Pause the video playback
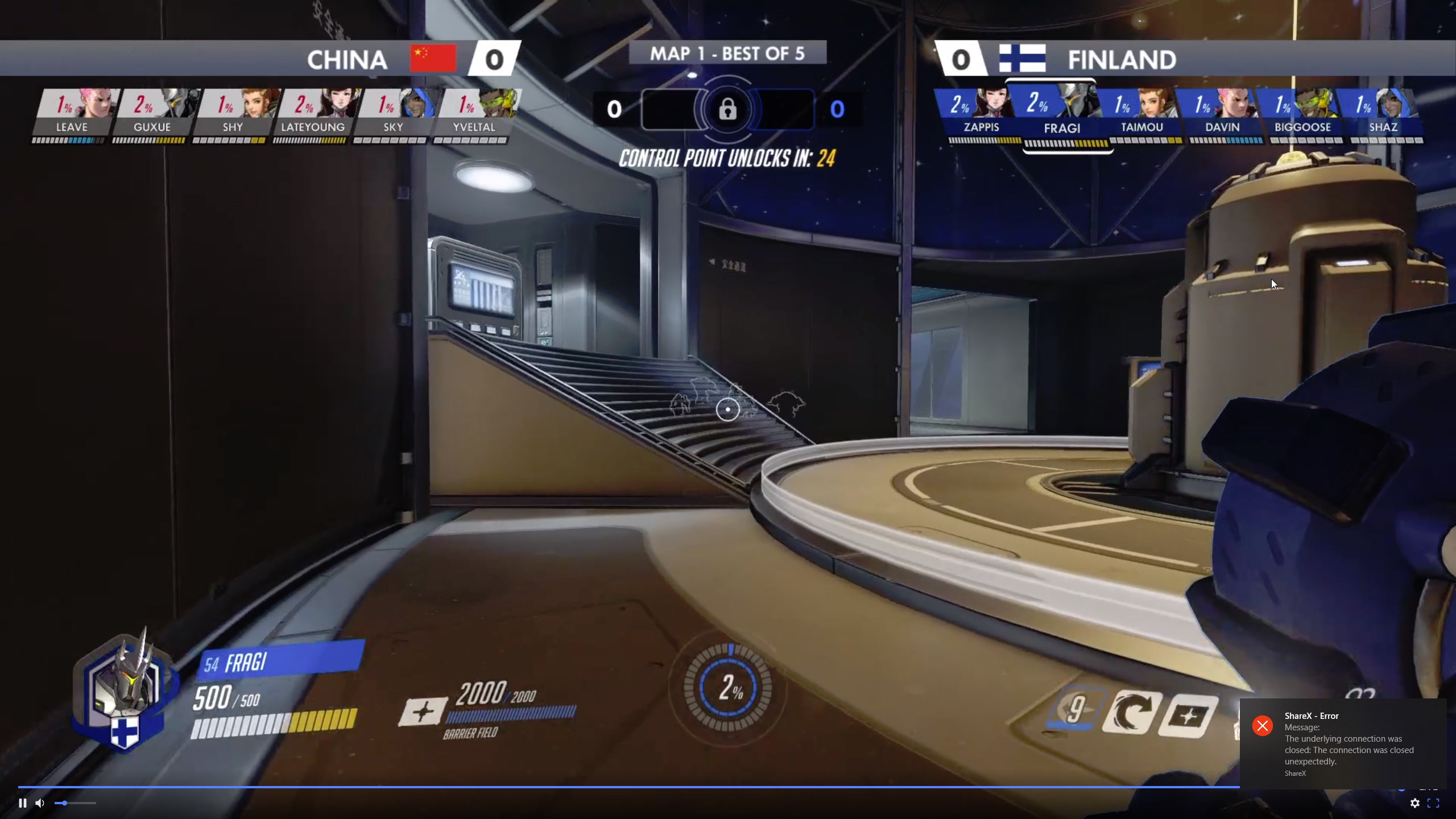The image size is (1456, 819). click(x=23, y=803)
